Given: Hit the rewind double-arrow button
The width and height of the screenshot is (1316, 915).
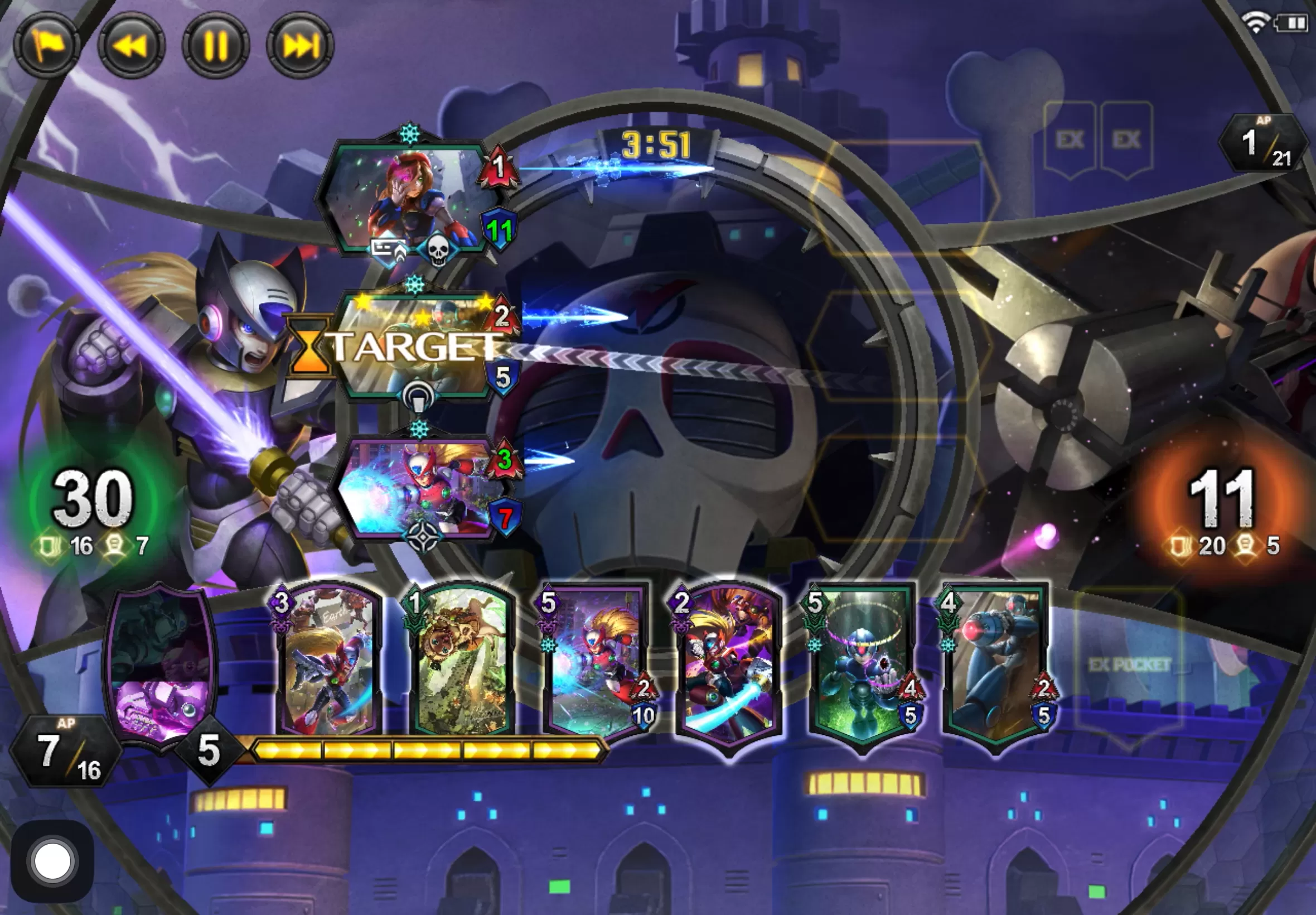Looking at the screenshot, I should point(132,46).
